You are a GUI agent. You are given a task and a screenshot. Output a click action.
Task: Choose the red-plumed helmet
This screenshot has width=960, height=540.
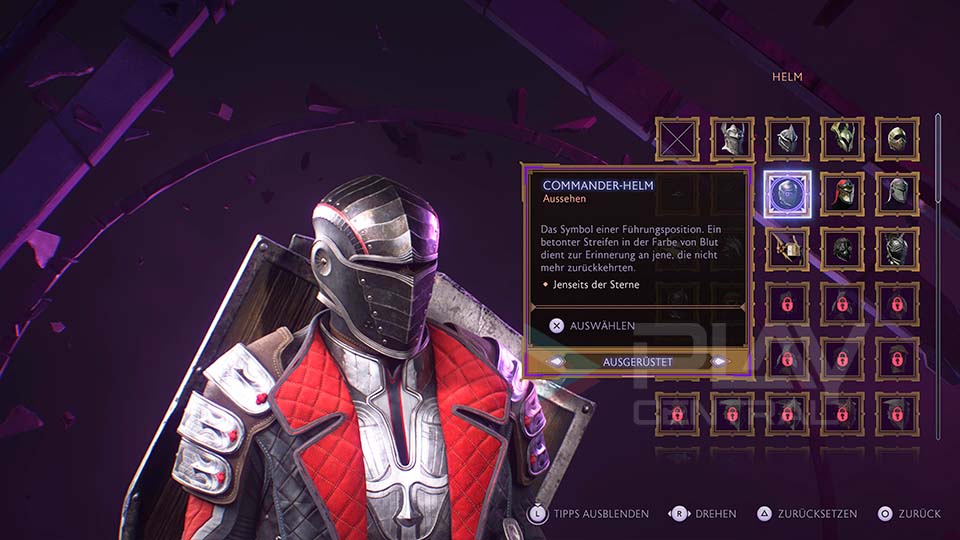[x=841, y=194]
